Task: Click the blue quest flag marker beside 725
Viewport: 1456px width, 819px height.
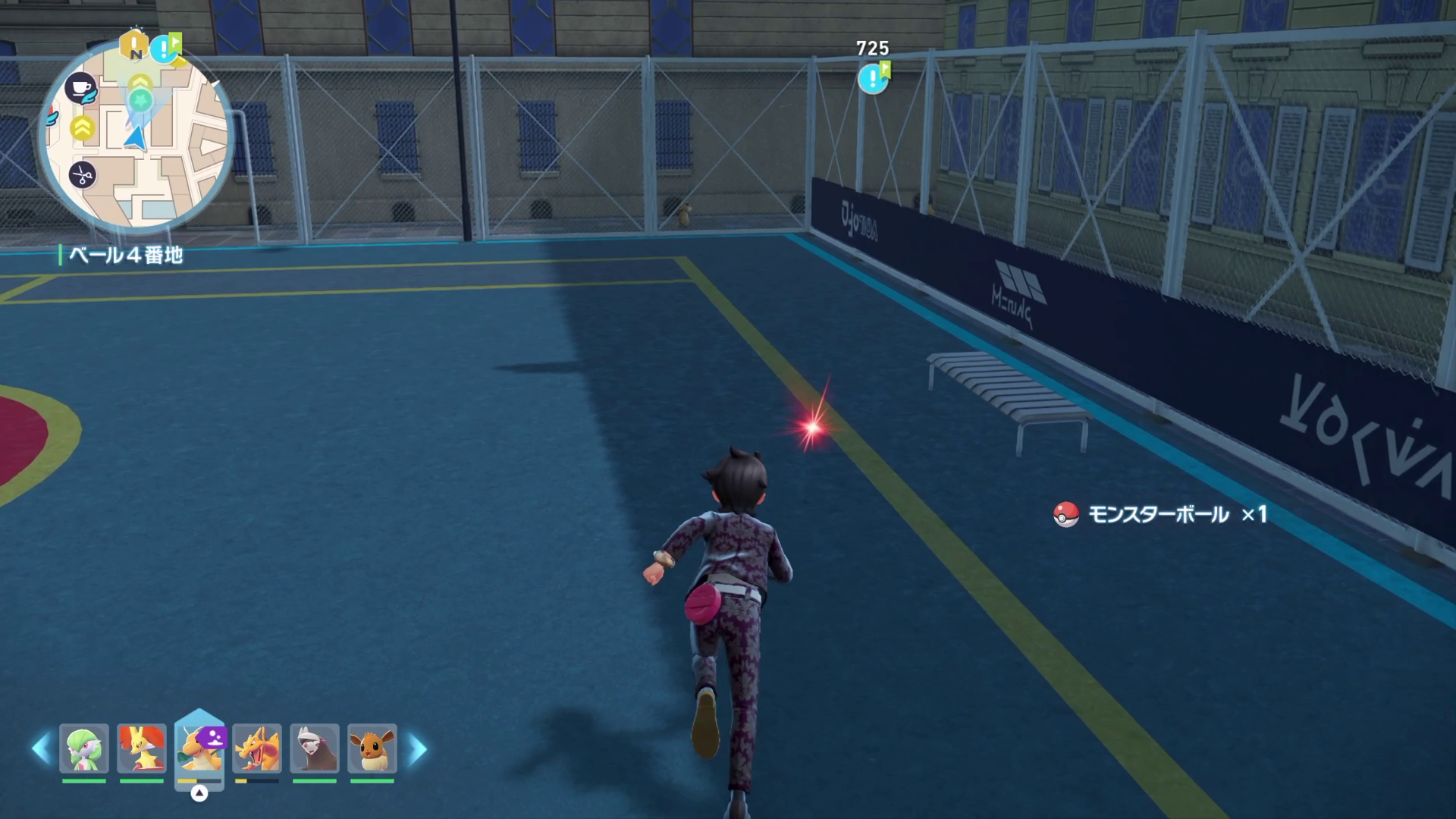Action: (873, 78)
